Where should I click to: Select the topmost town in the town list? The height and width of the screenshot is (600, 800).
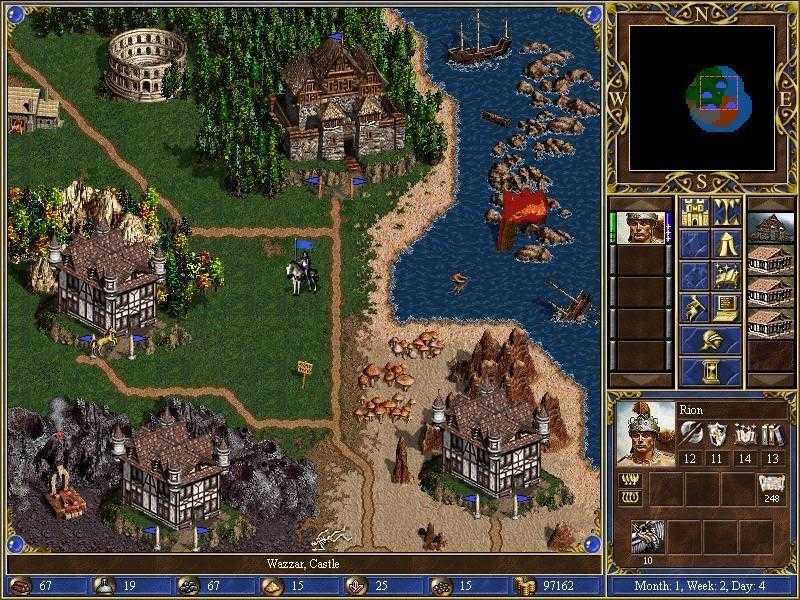[770, 228]
